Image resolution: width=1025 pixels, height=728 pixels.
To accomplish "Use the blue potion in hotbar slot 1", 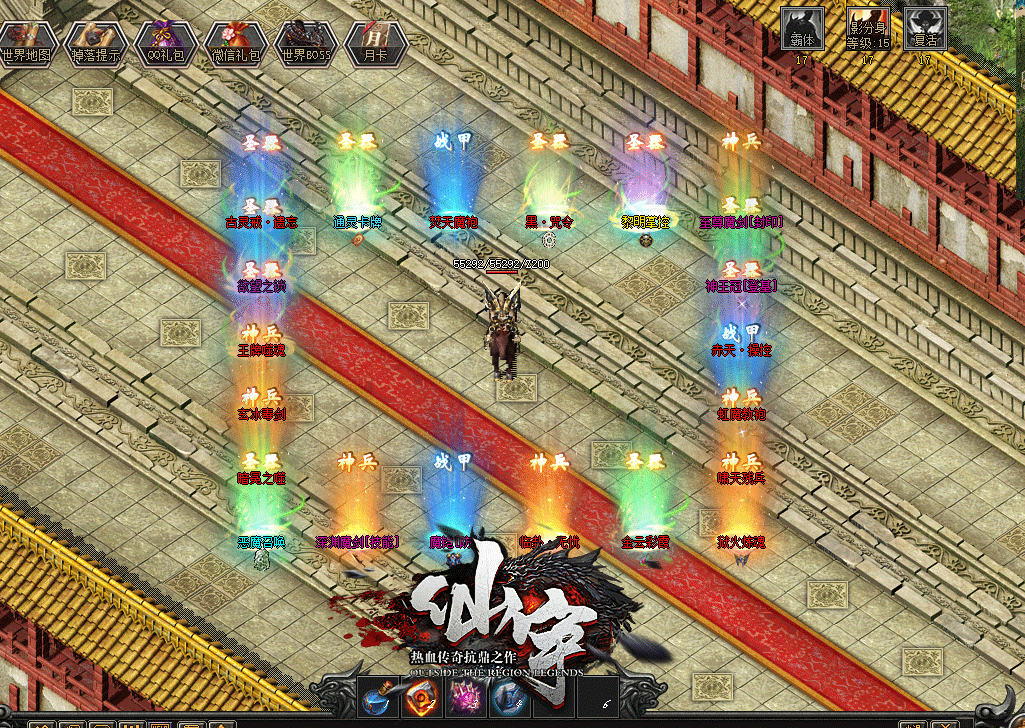I will pos(376,695).
